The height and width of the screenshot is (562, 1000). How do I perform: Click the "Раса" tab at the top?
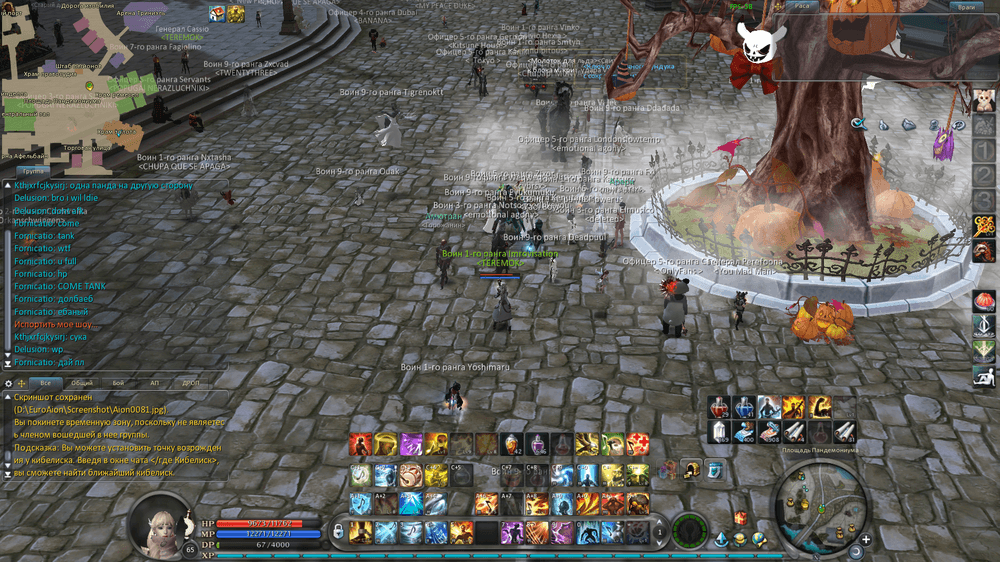(x=802, y=6)
